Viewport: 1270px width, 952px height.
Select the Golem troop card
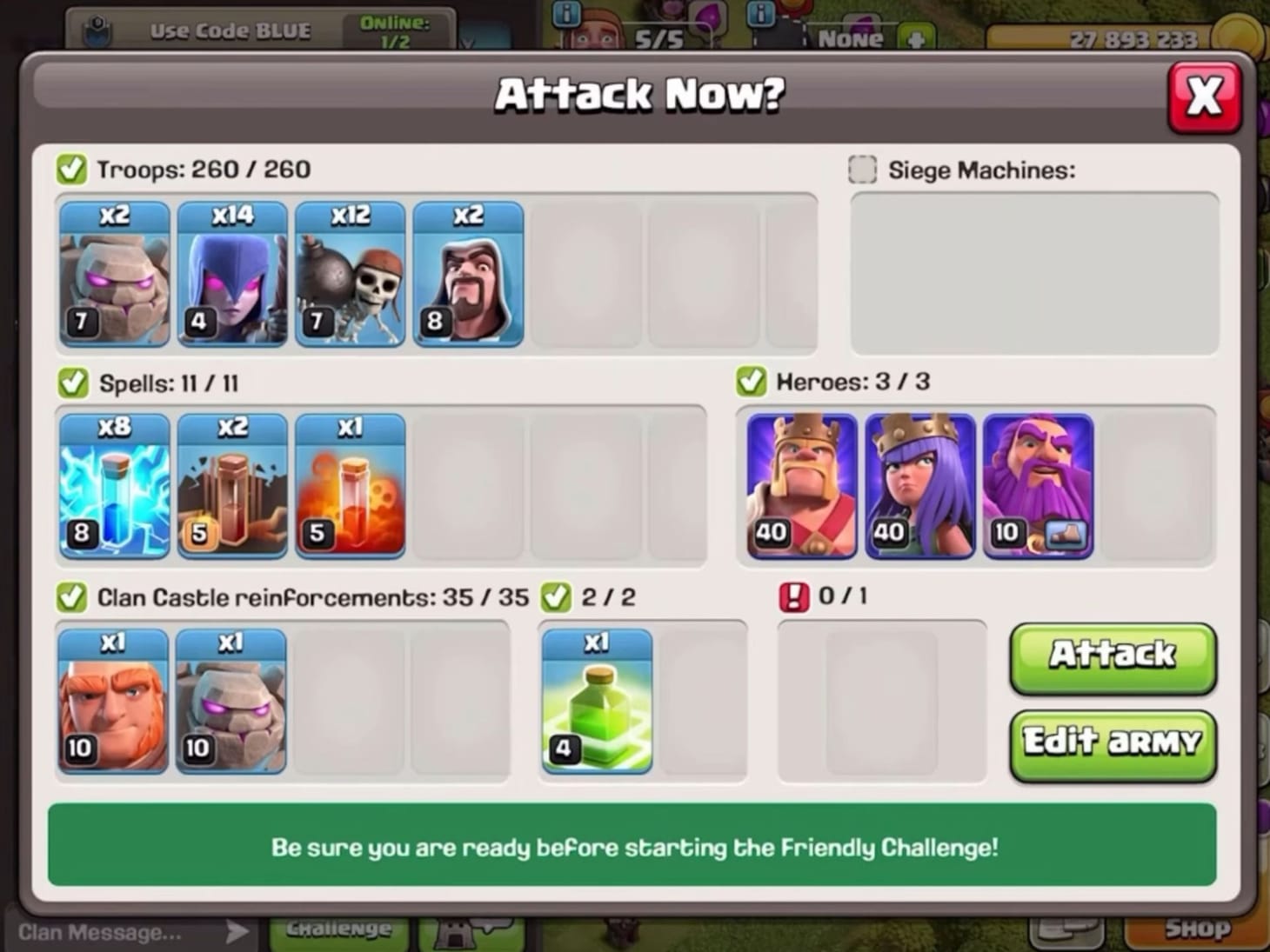pyautogui.click(x=113, y=274)
